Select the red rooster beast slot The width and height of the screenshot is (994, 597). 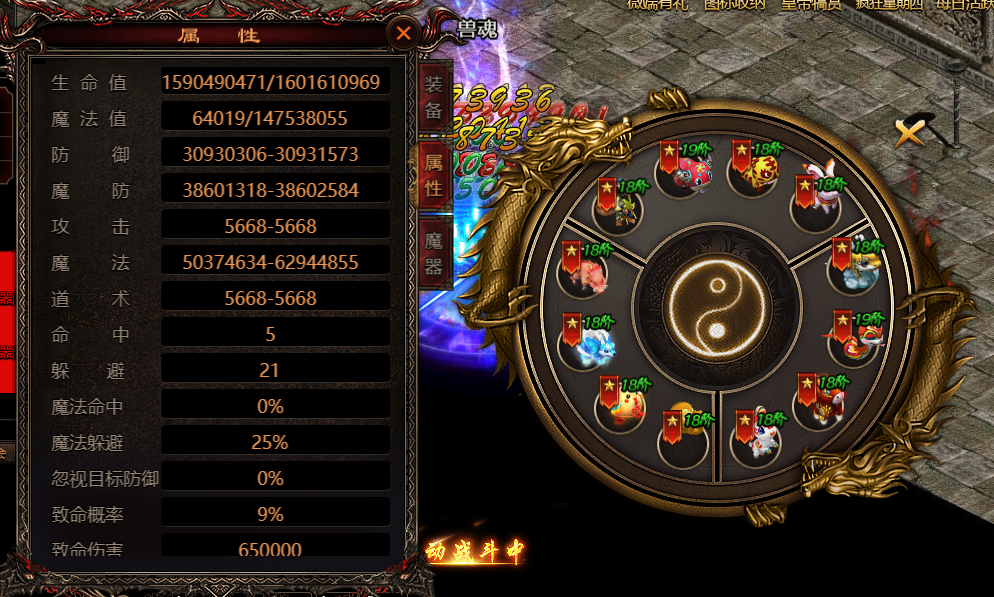[x=857, y=341]
